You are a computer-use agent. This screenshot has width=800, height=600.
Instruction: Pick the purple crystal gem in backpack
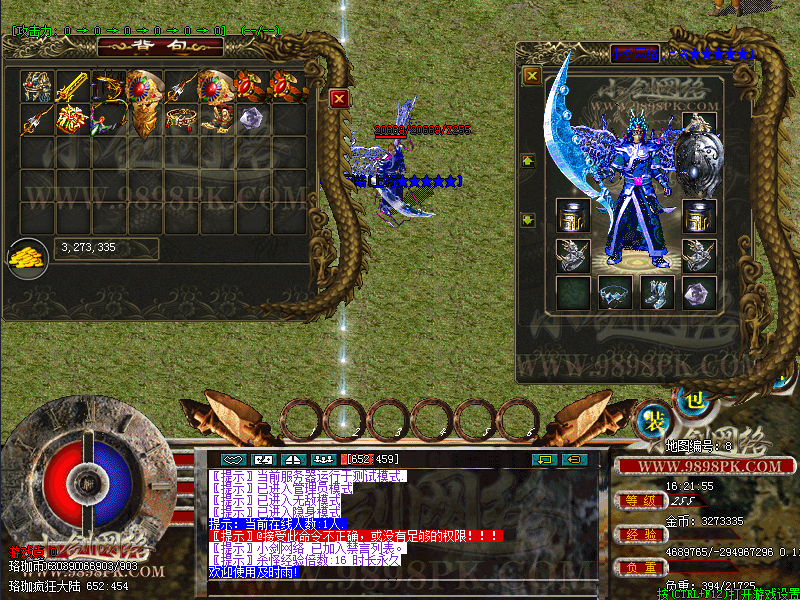252,119
